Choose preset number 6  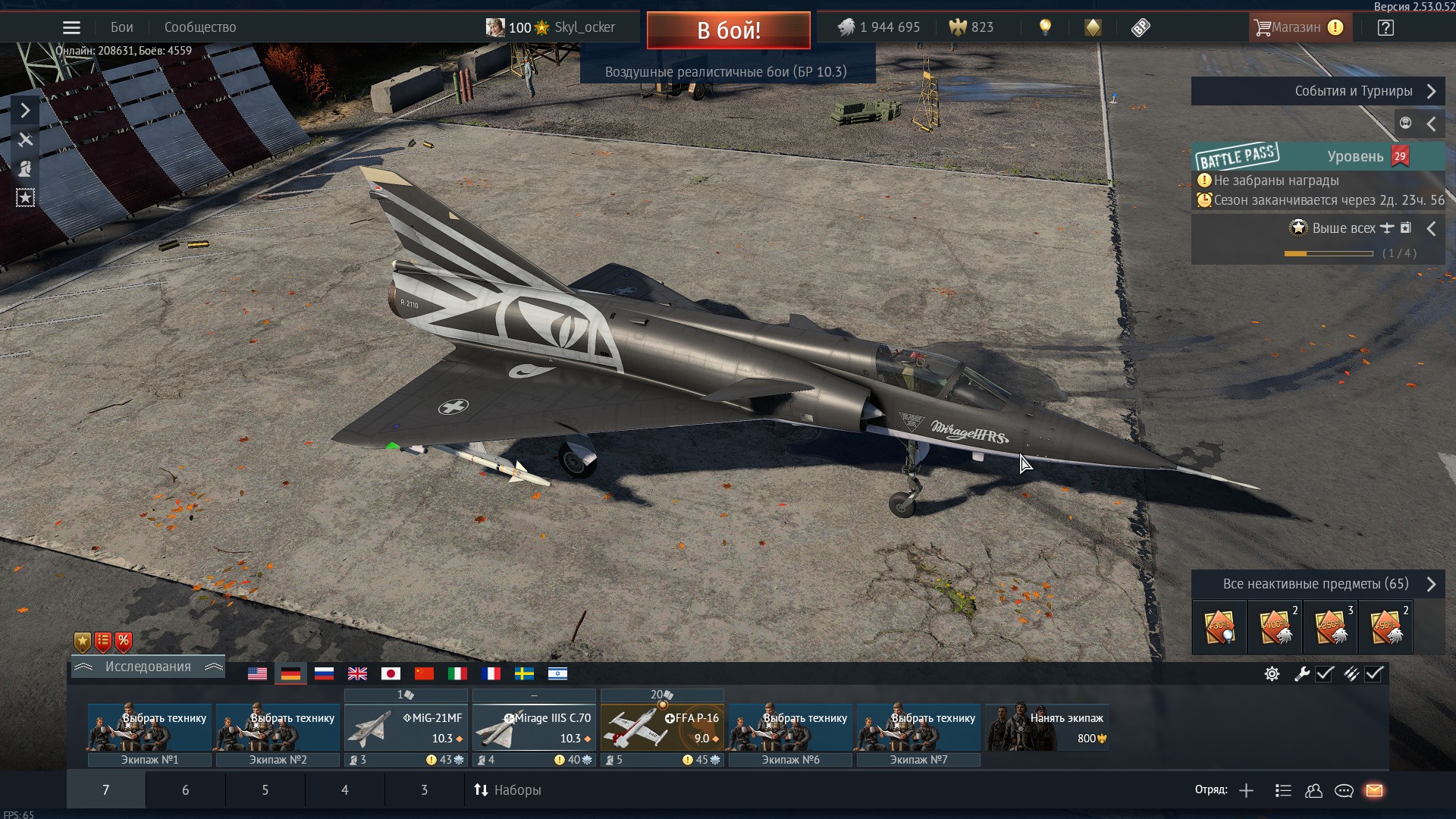click(185, 790)
